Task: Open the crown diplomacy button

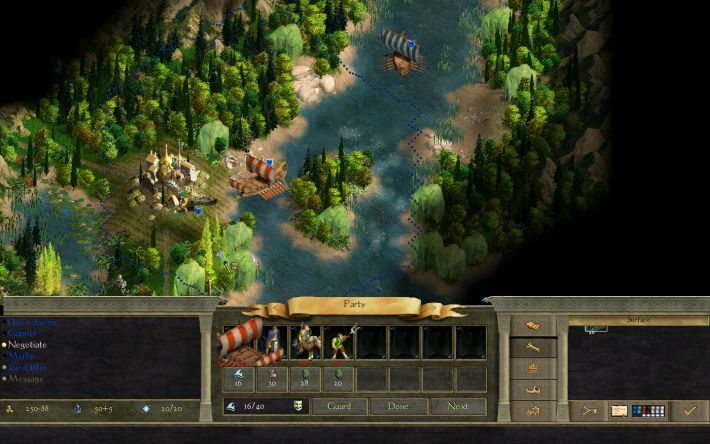Action: click(x=533, y=367)
